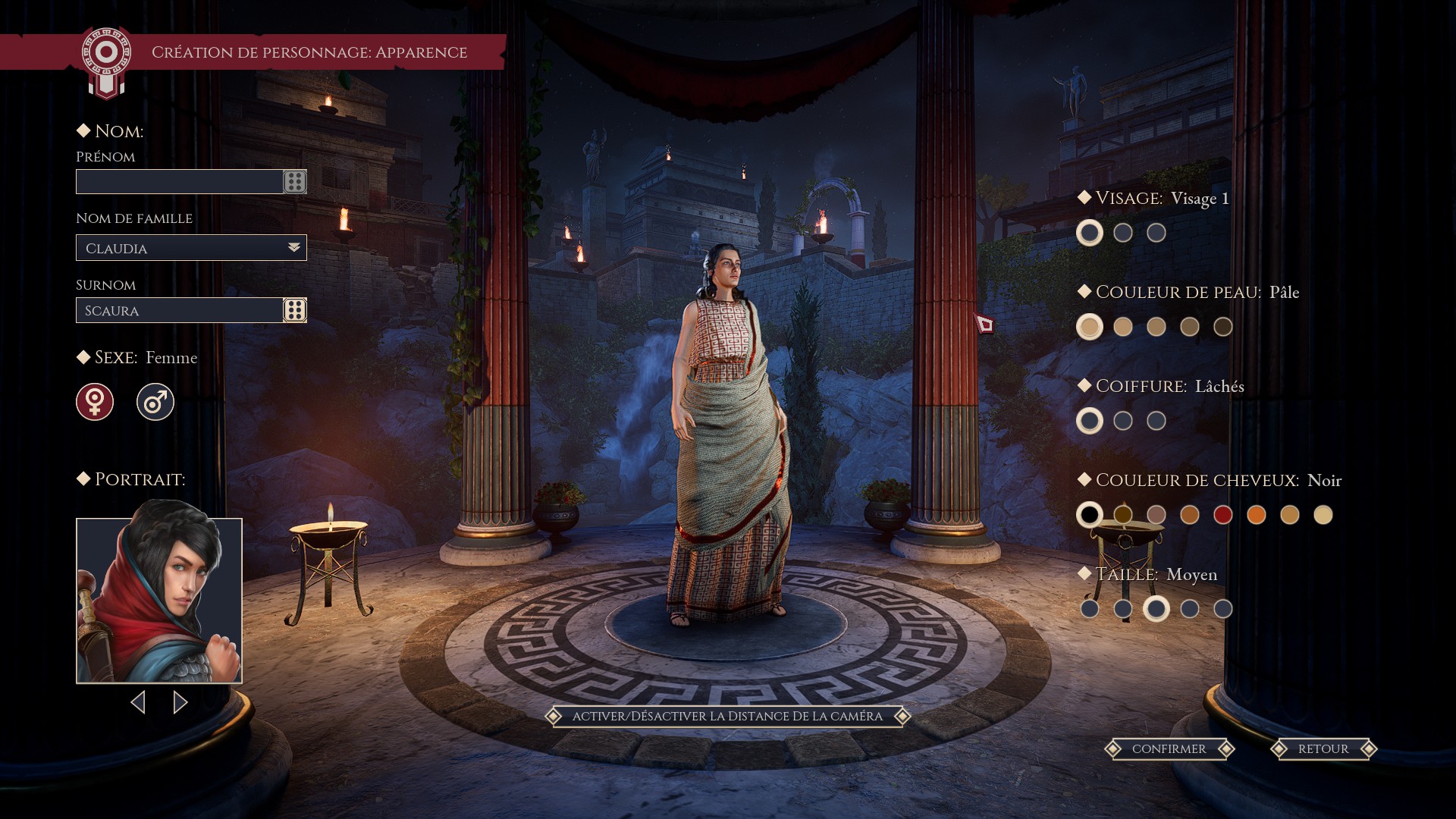Confirm the character appearance
This screenshot has height=819, width=1456.
tap(1169, 749)
